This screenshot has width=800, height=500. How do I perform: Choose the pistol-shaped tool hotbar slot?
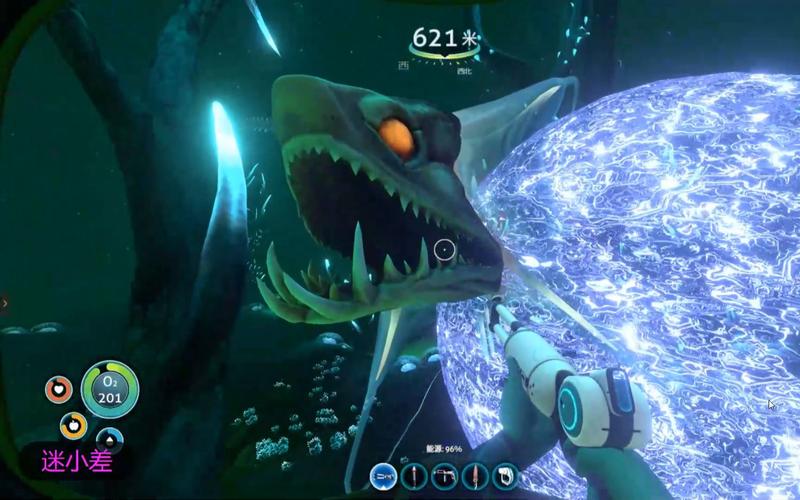pyautogui.click(x=444, y=477)
